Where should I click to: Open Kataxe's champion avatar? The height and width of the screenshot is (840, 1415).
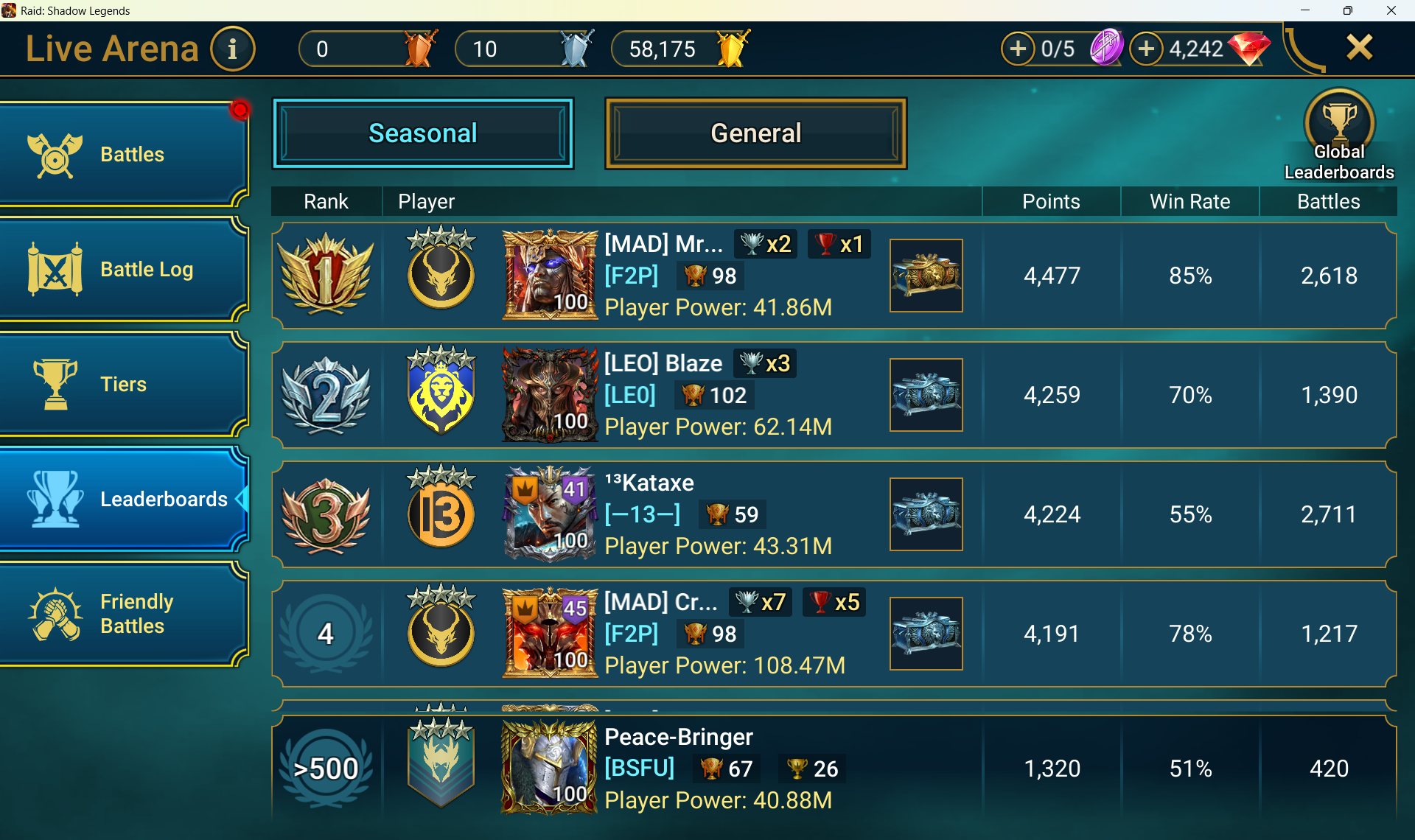(x=550, y=514)
